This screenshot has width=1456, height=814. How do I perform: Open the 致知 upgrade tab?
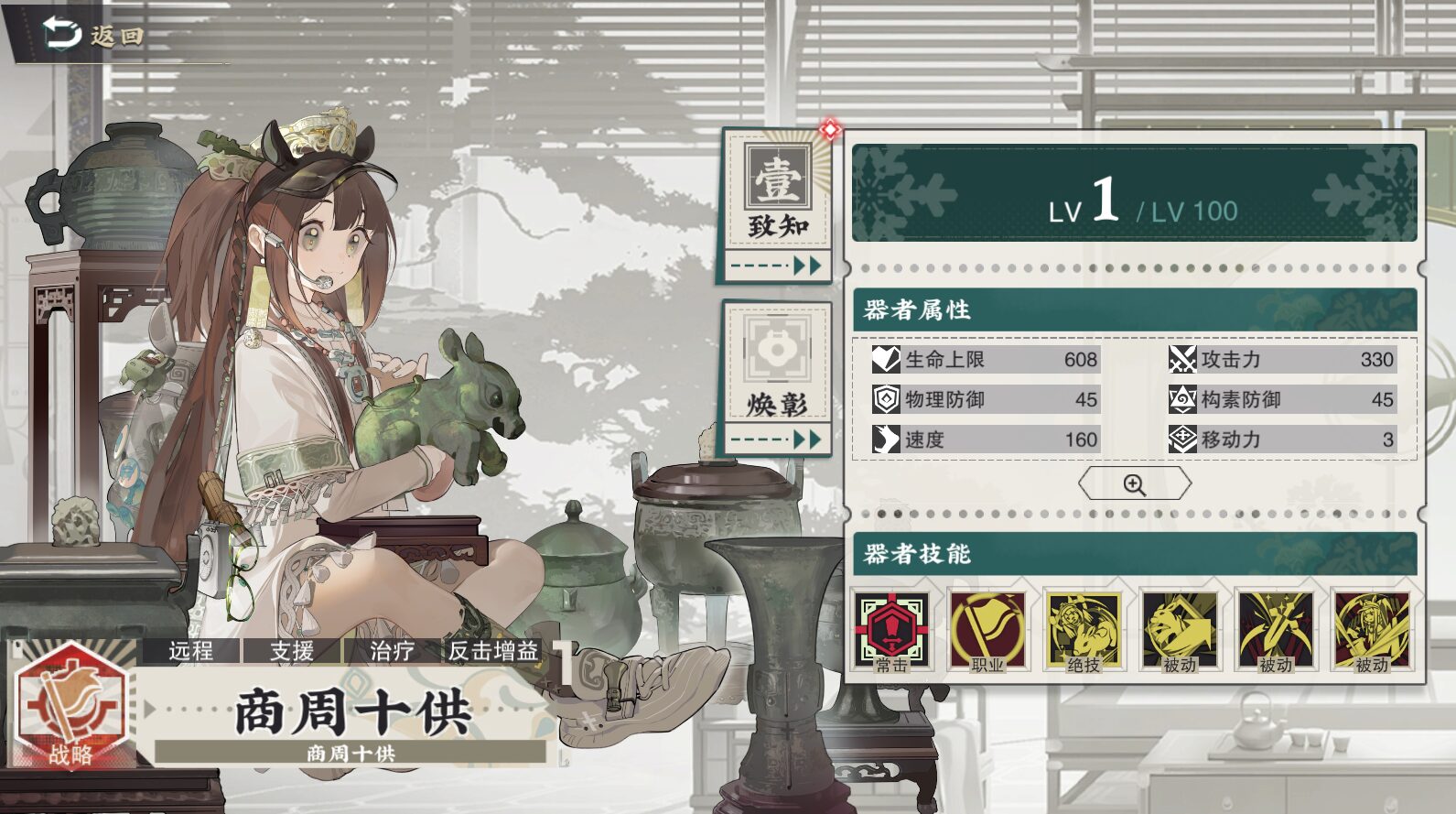coord(777,203)
